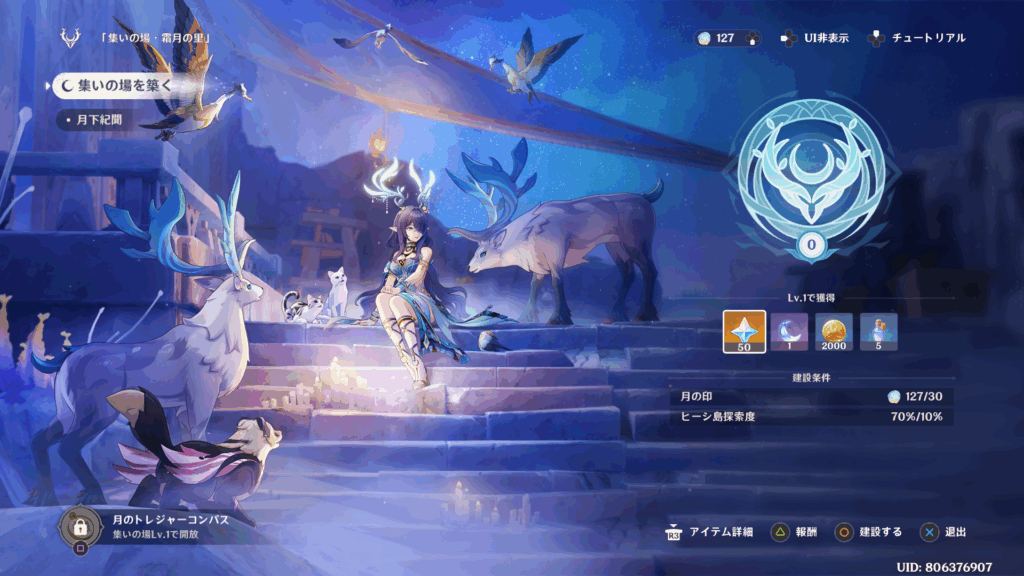Select the Mora coin reward showing 2000
Viewport: 1024px width, 576px height.
click(834, 332)
